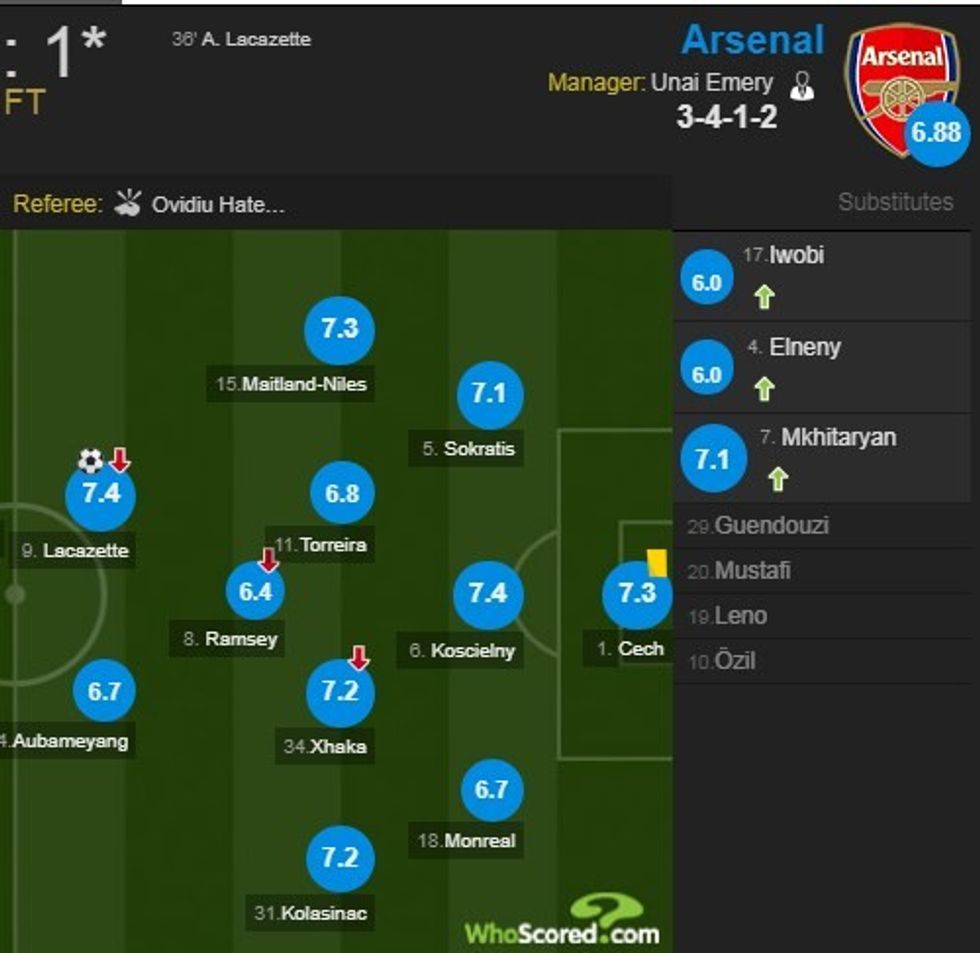Open Aubameyang's player rating marker
The image size is (980, 953).
(x=104, y=691)
